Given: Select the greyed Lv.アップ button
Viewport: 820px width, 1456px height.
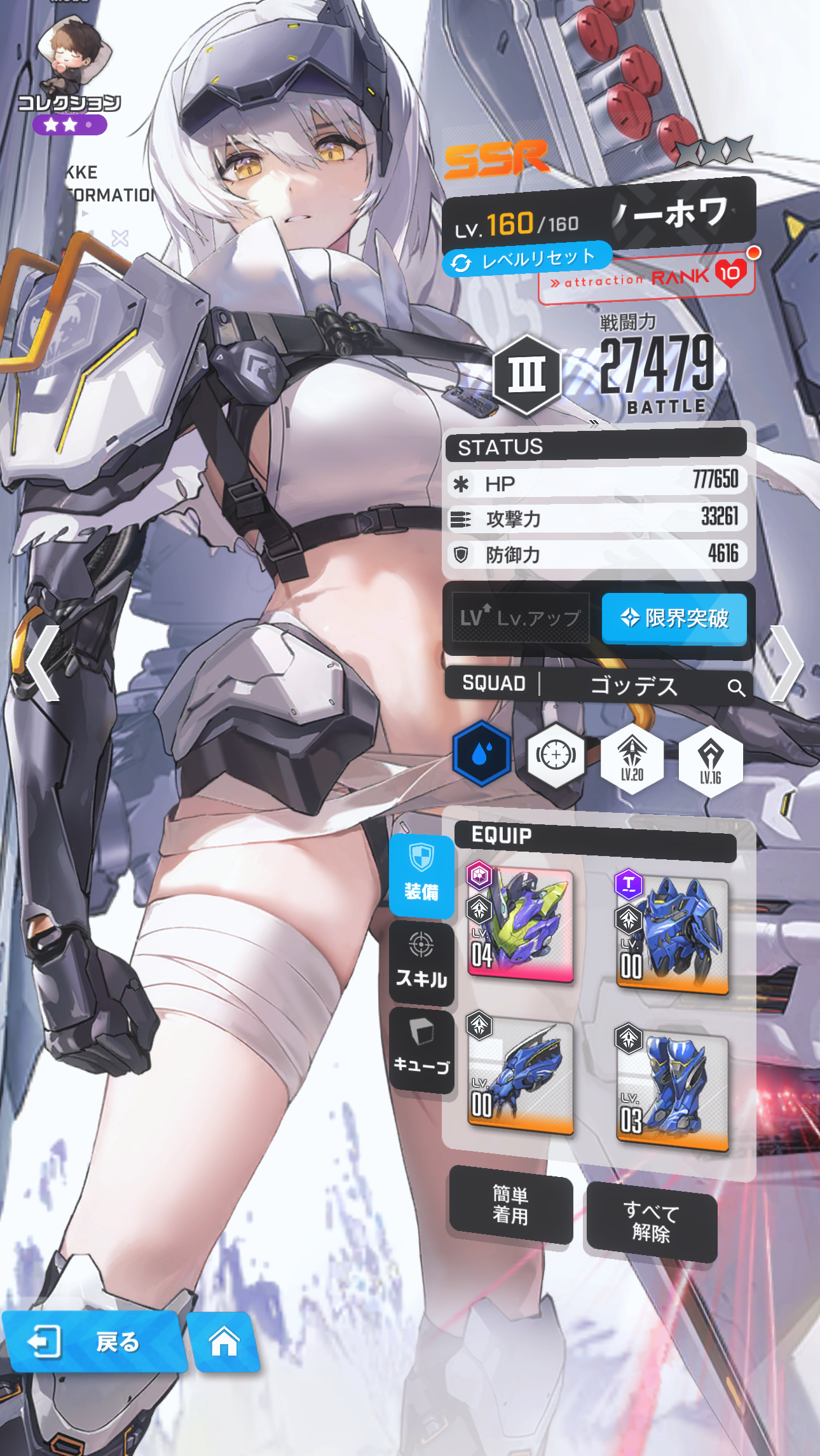Looking at the screenshot, I should click(521, 618).
